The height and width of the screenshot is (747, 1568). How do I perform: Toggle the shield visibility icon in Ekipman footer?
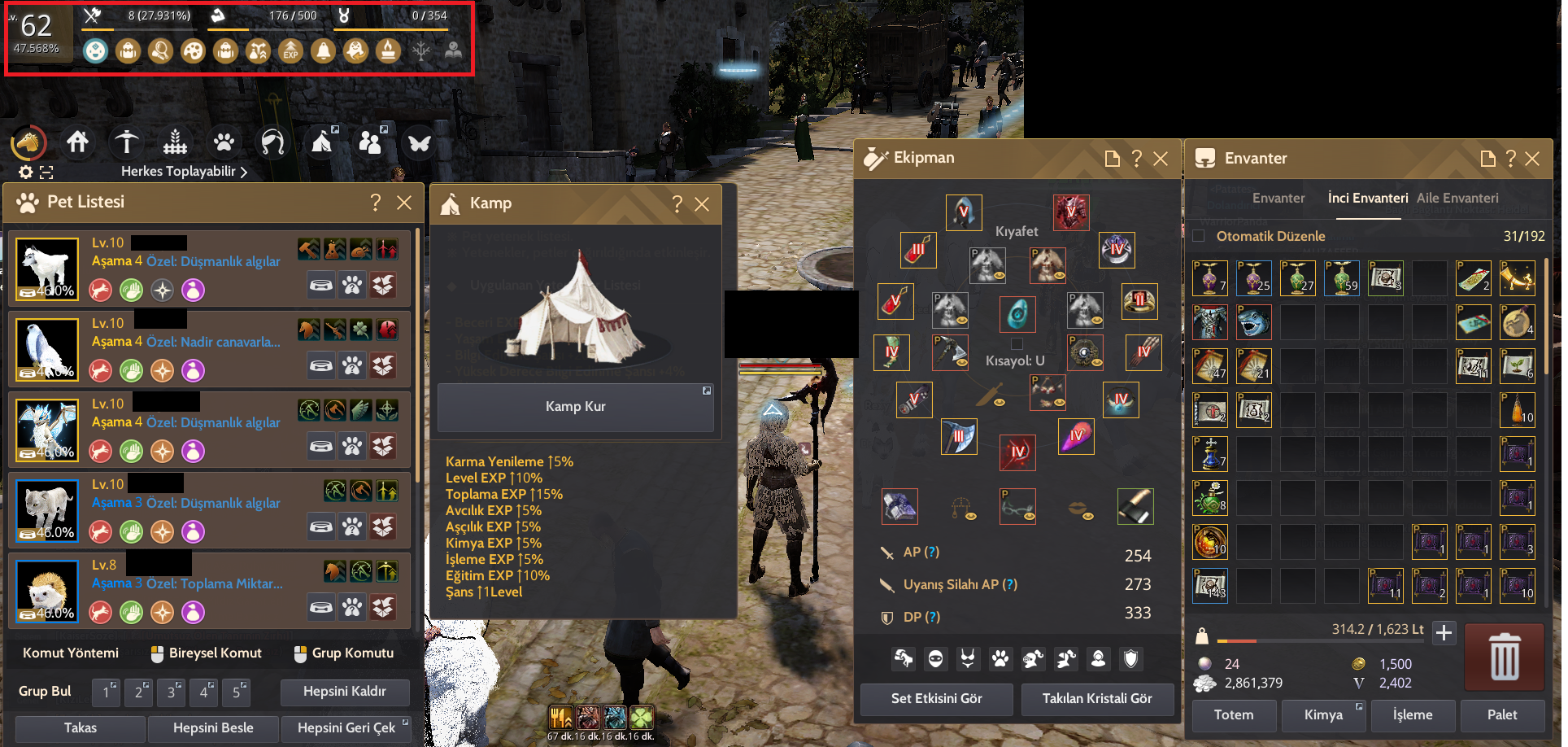click(1133, 659)
